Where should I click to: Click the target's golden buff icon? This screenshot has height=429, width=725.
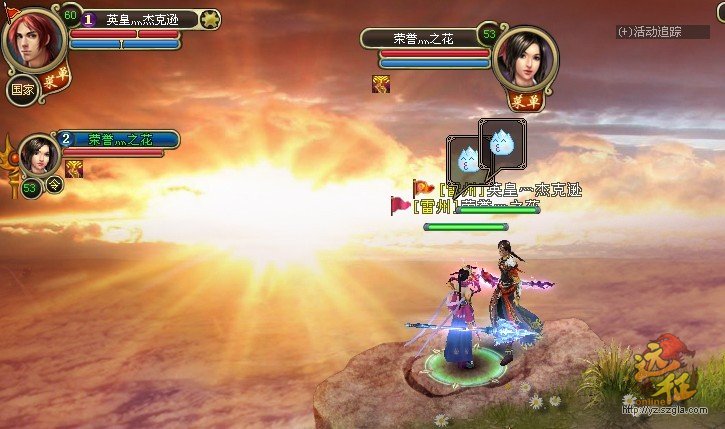tap(381, 84)
